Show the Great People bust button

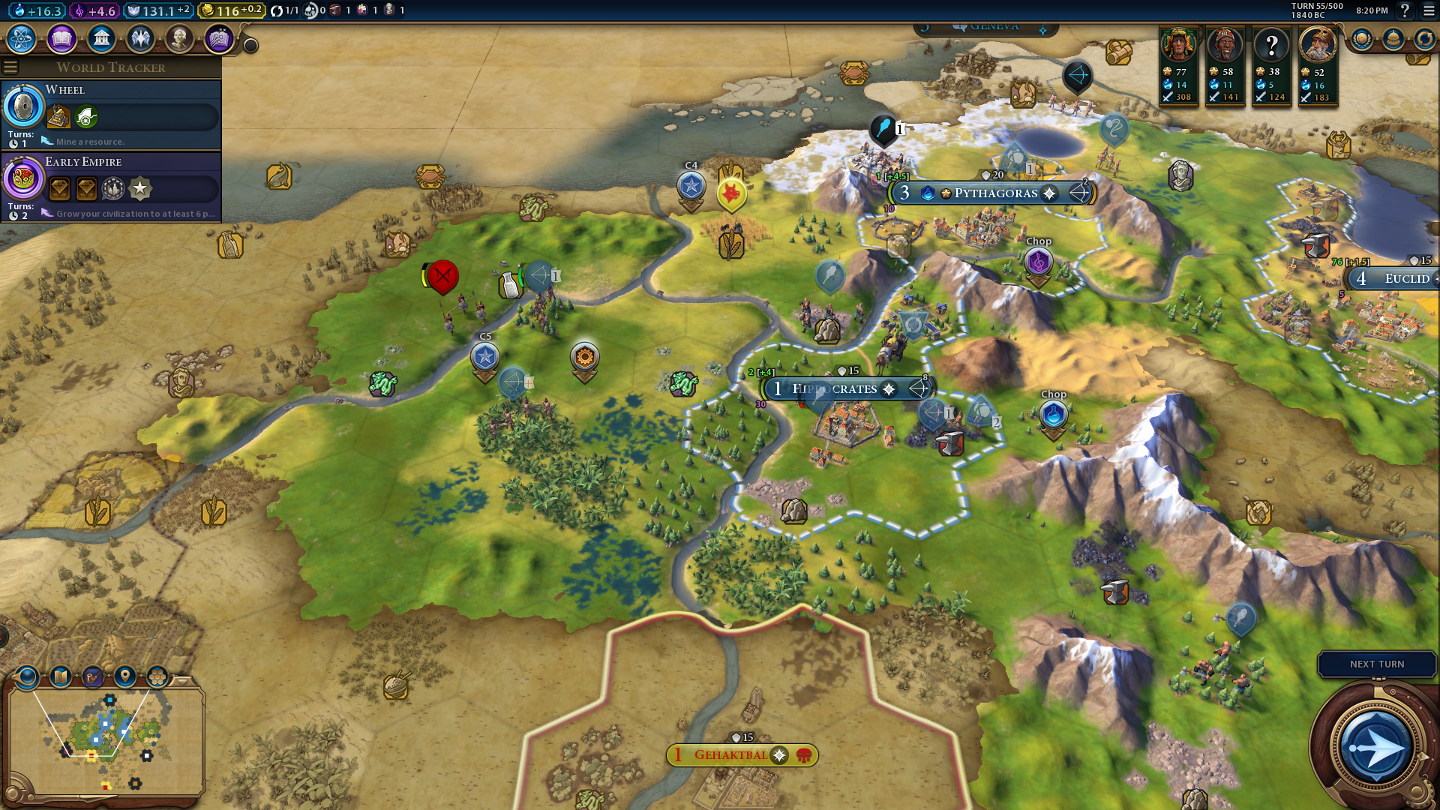click(x=179, y=39)
